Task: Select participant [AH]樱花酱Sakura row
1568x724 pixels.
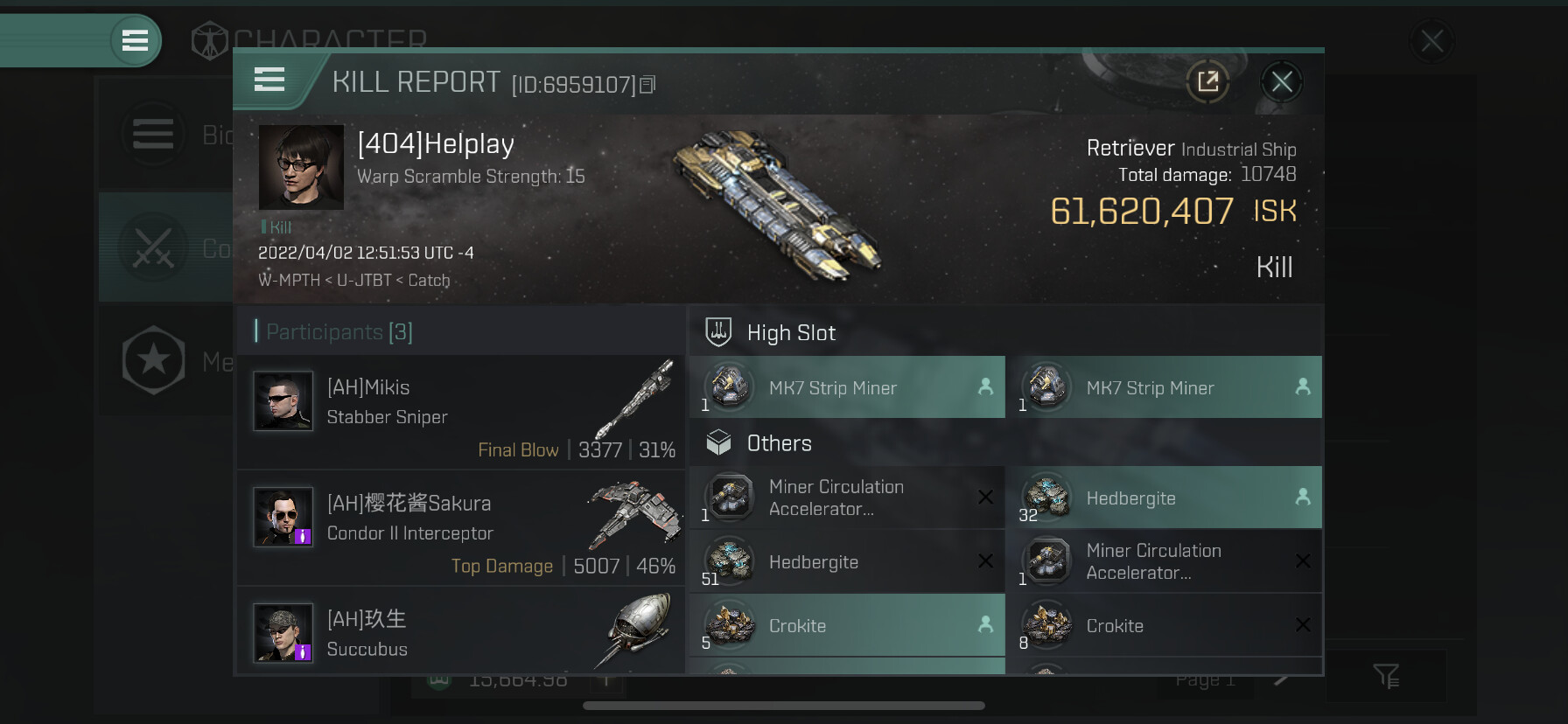Action: (x=461, y=528)
